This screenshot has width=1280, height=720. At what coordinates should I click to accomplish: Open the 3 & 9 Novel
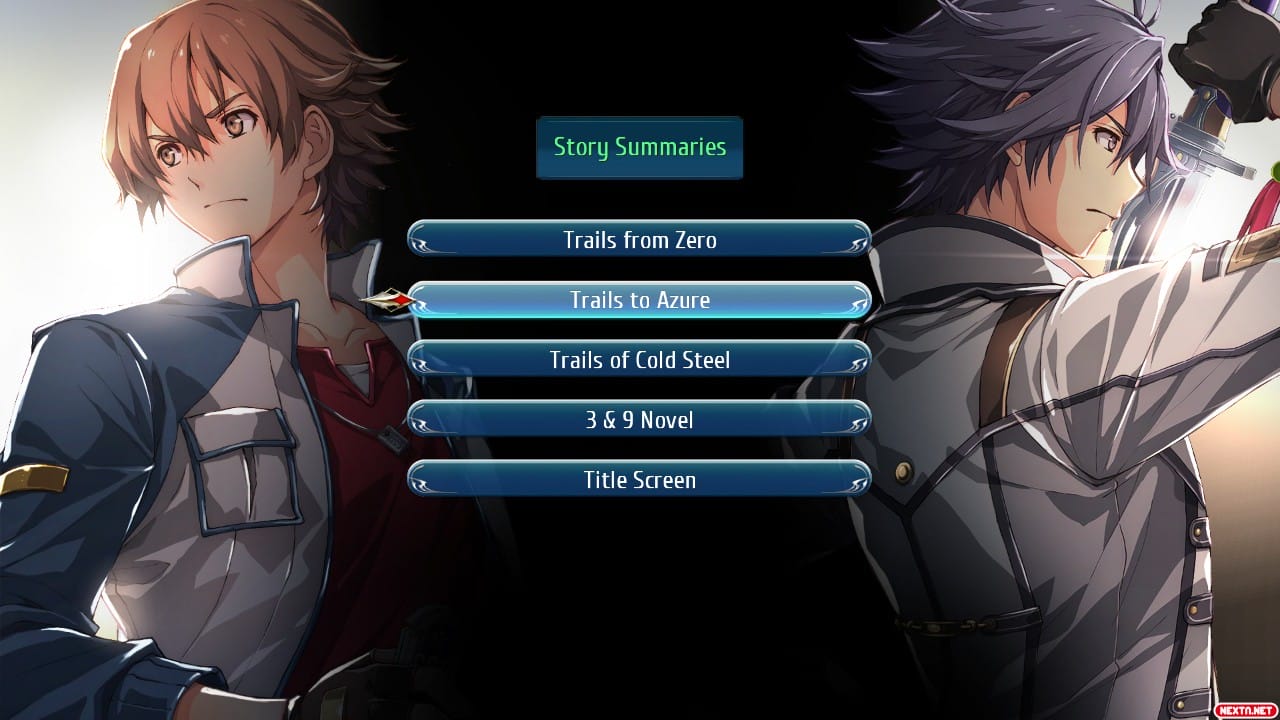click(639, 420)
